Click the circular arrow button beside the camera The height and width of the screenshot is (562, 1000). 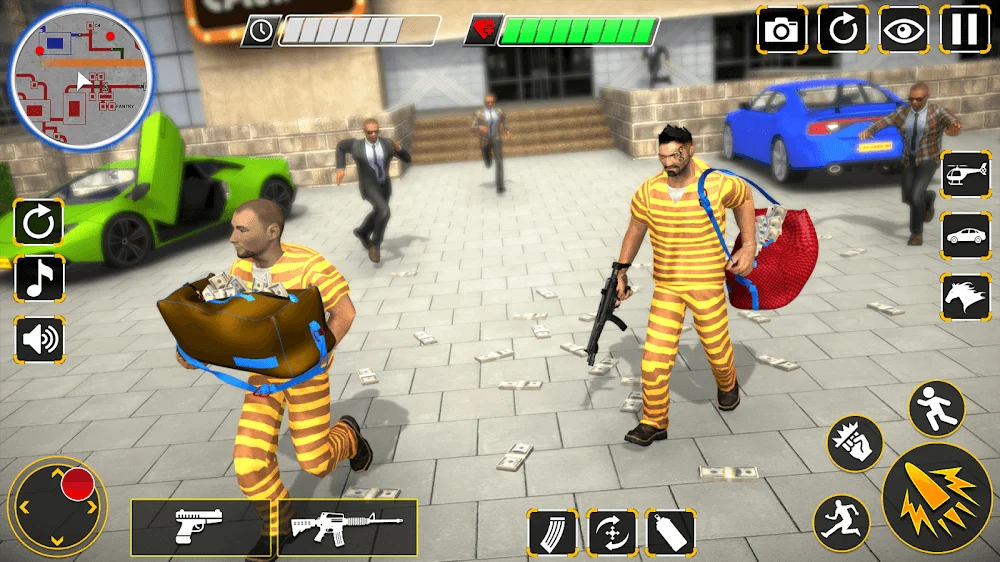coord(843,29)
